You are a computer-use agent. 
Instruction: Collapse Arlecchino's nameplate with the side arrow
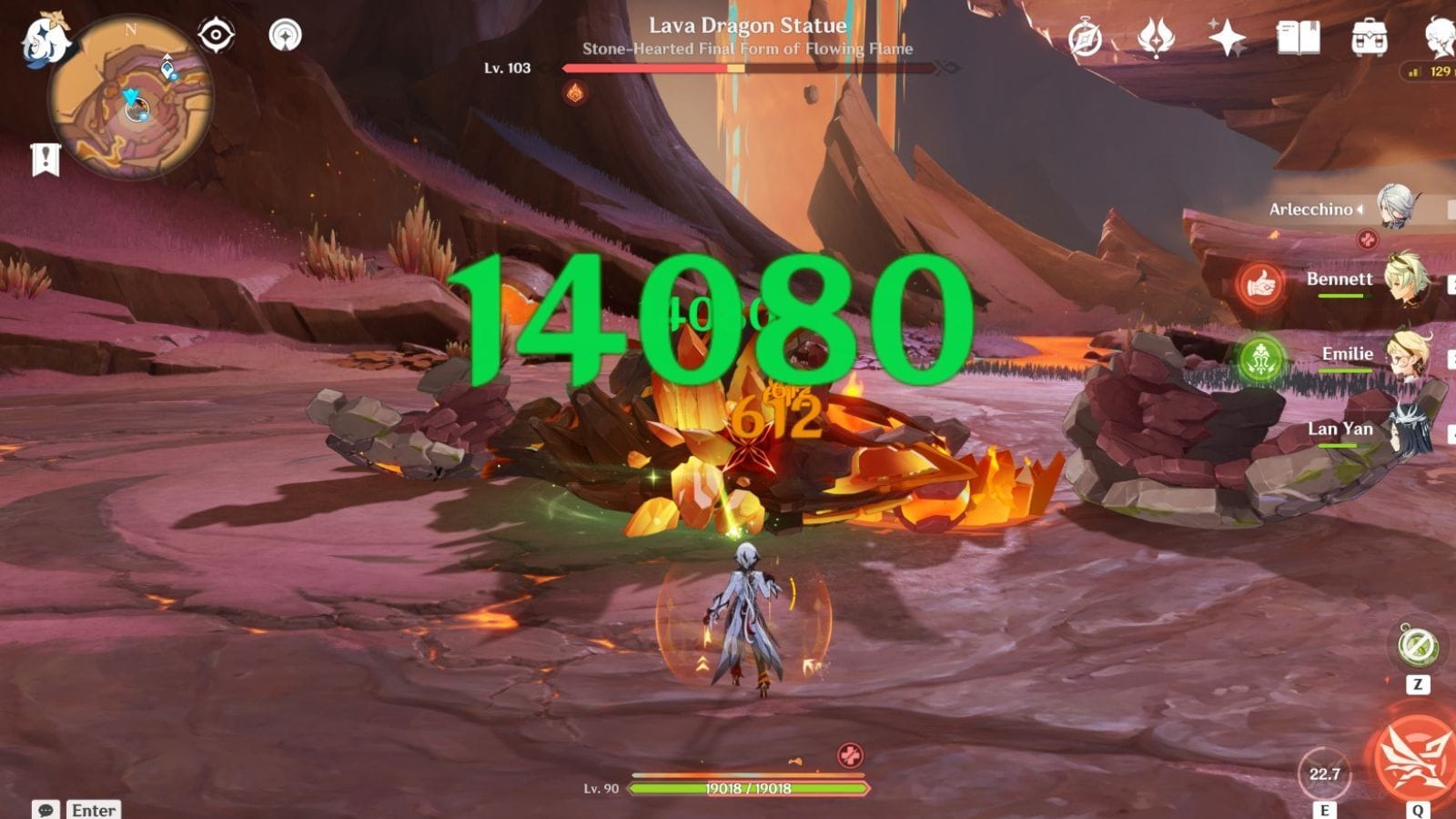tap(1360, 208)
